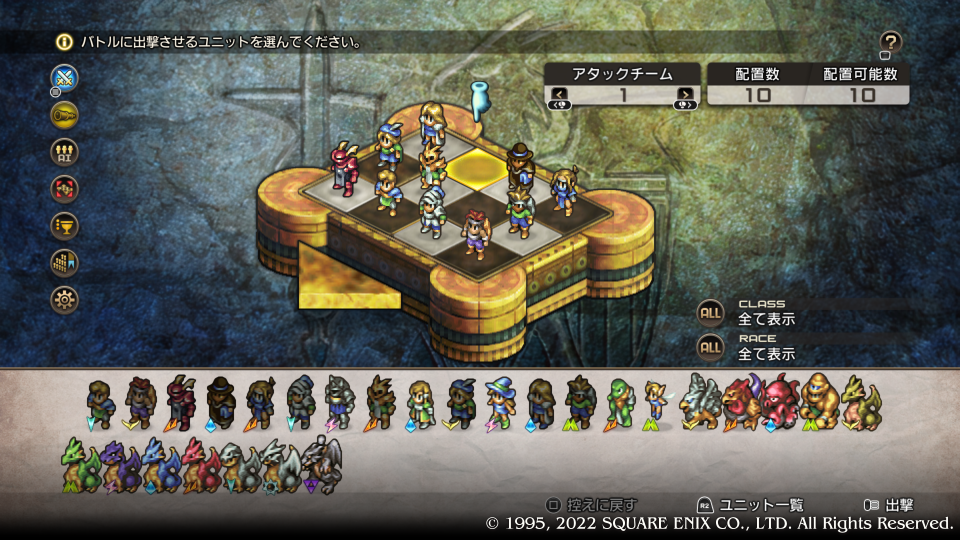Select the yellow highlighted empty formation tile
Image resolution: width=960 pixels, height=540 pixels.
click(476, 168)
